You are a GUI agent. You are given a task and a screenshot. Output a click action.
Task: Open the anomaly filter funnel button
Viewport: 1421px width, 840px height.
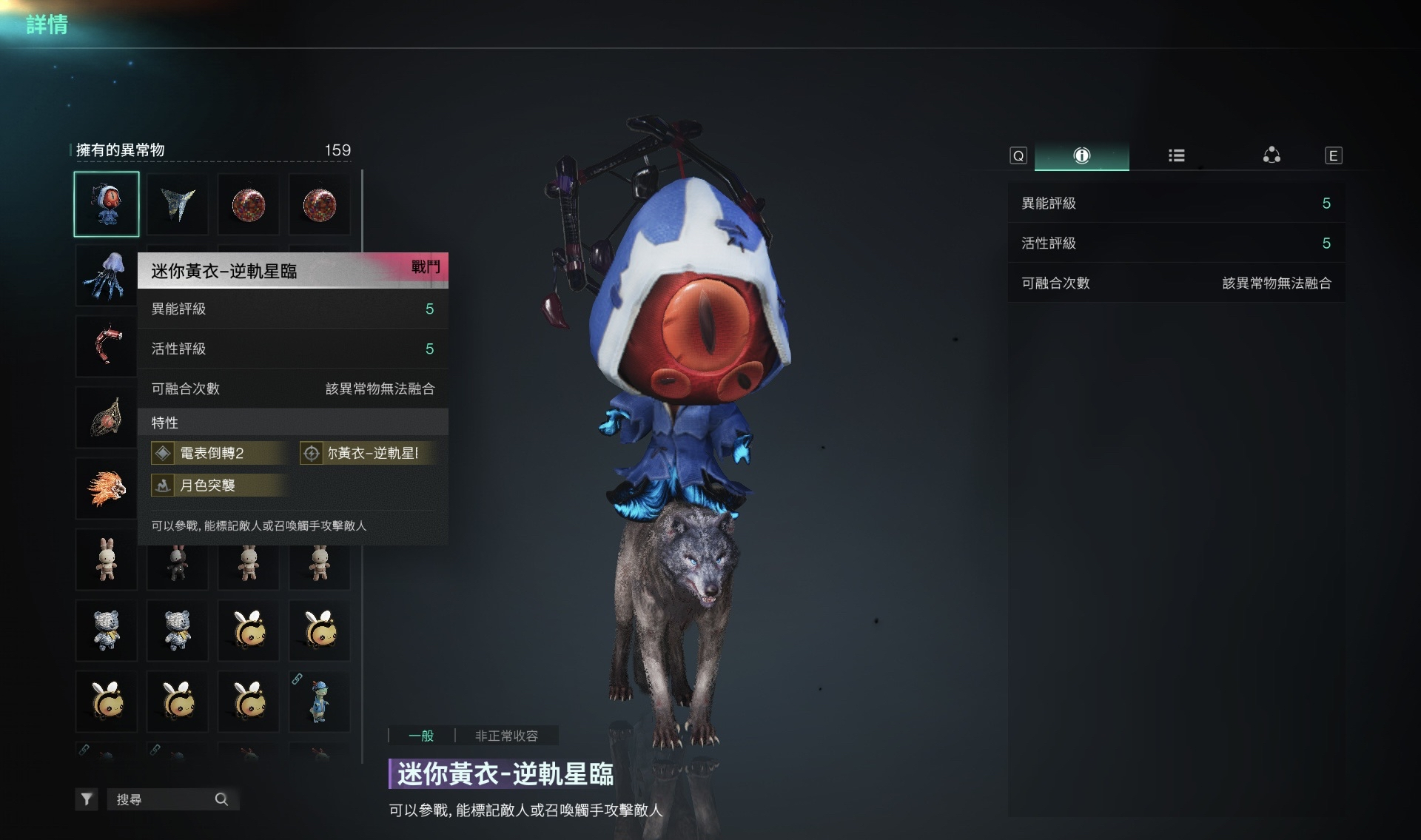click(87, 799)
